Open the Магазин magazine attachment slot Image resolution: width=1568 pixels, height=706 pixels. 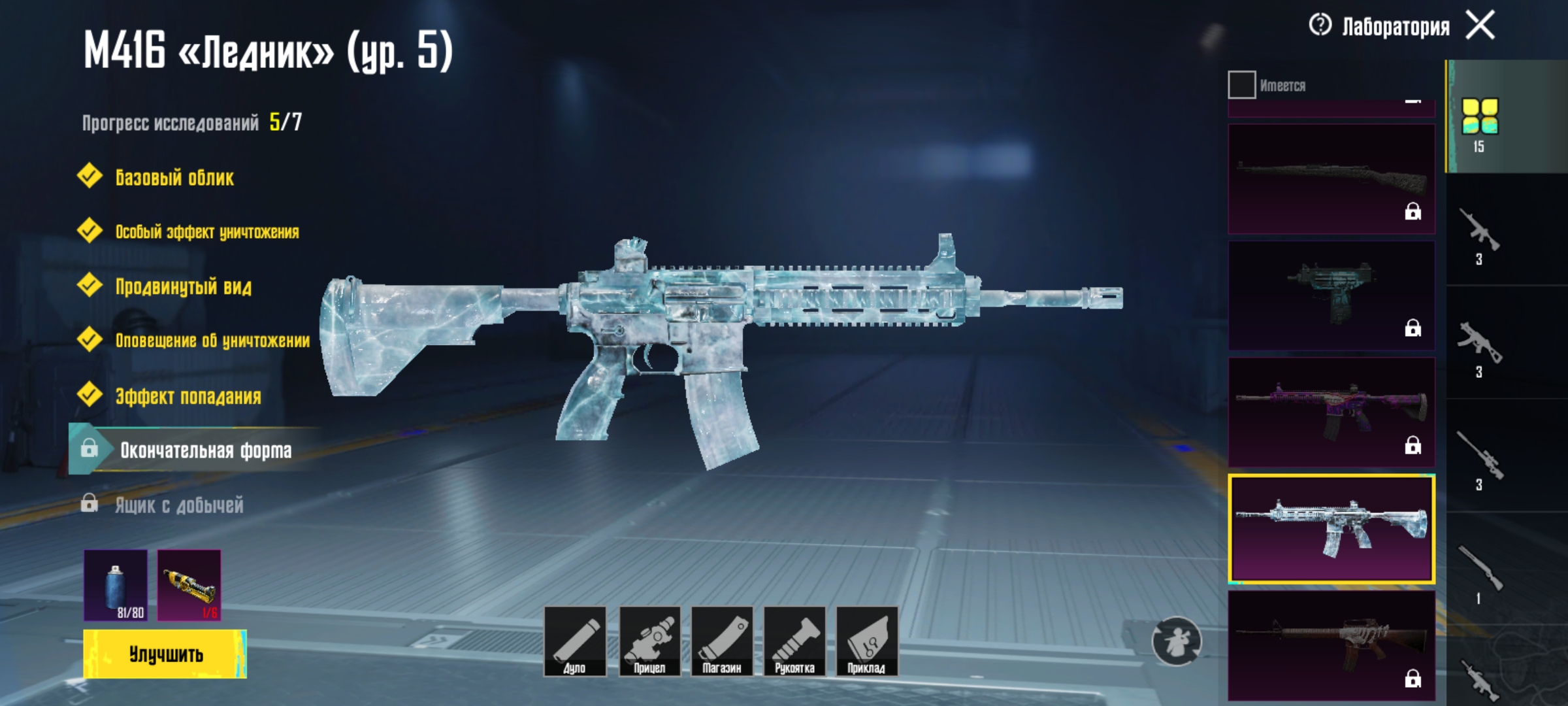pyautogui.click(x=722, y=641)
